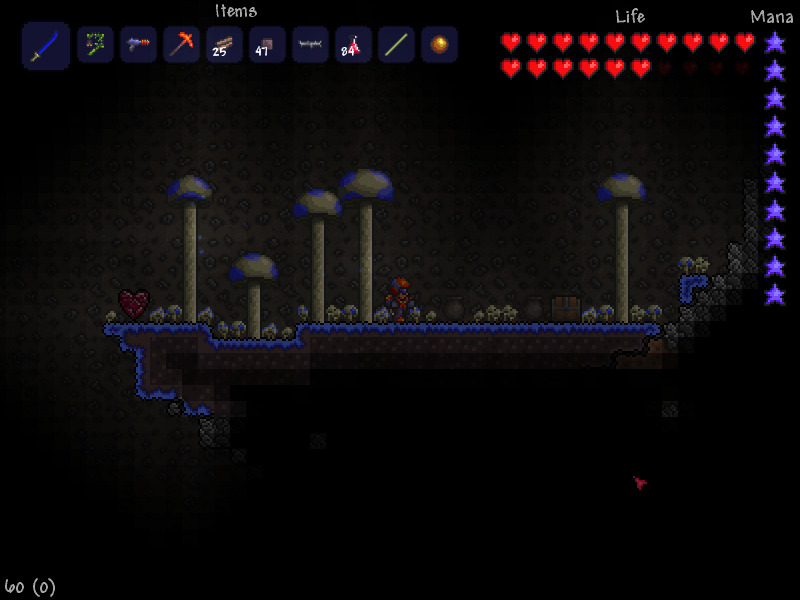Equip the molten pickaxe from the hotbar

(x=182, y=45)
